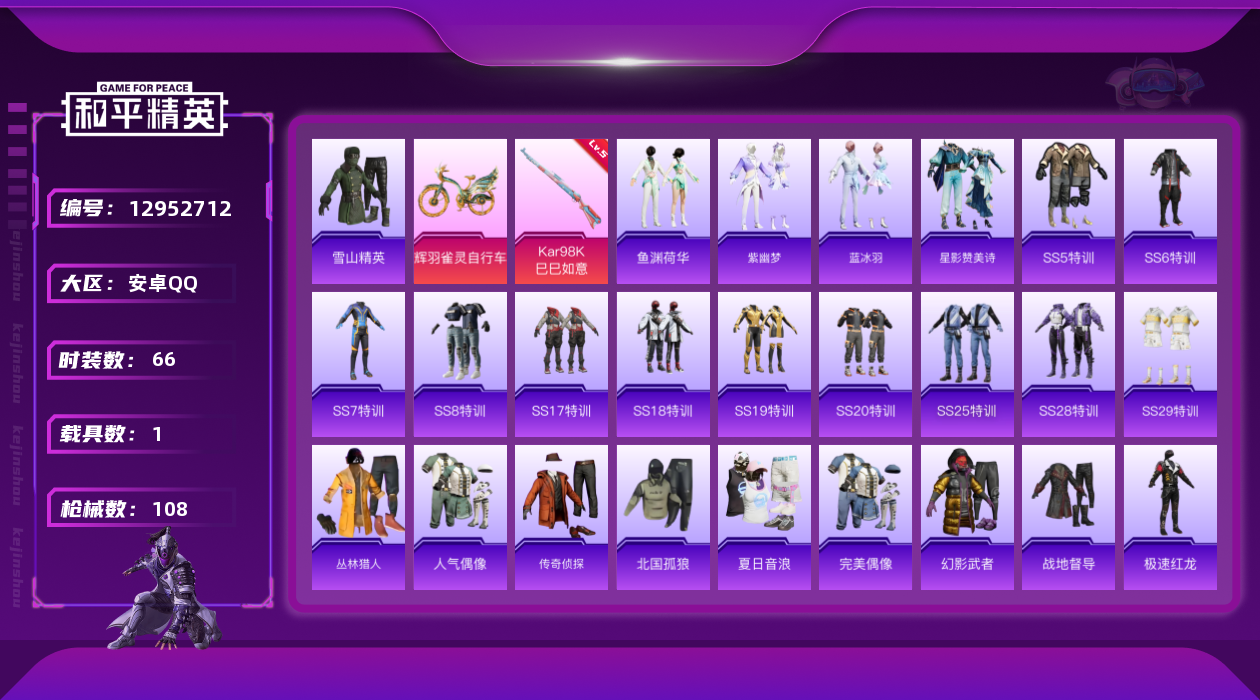Open the 丛林猎人 outfit tile
Viewport: 1260px width, 700px height.
tap(358, 517)
